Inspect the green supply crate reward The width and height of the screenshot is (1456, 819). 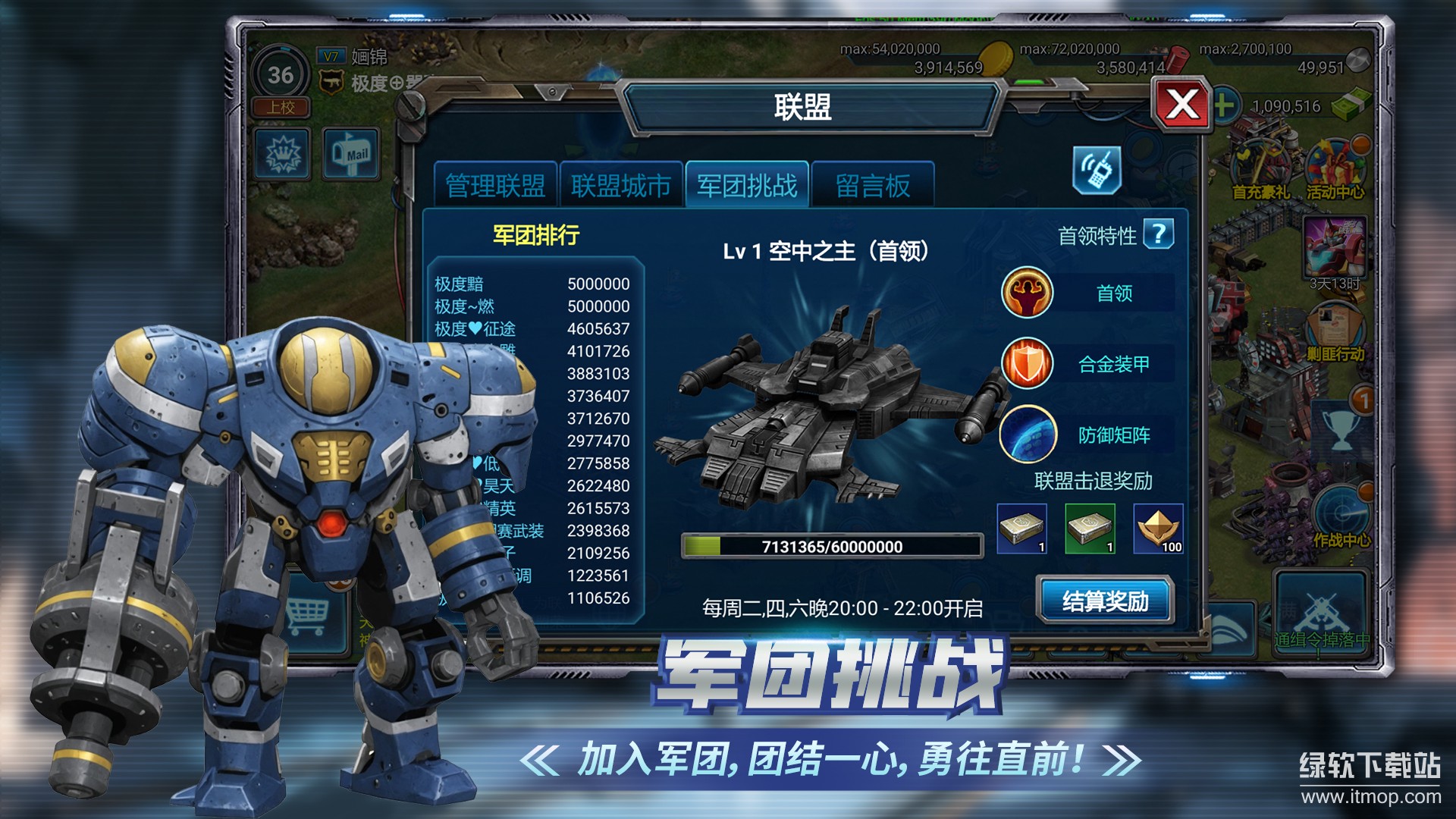coord(1090,529)
